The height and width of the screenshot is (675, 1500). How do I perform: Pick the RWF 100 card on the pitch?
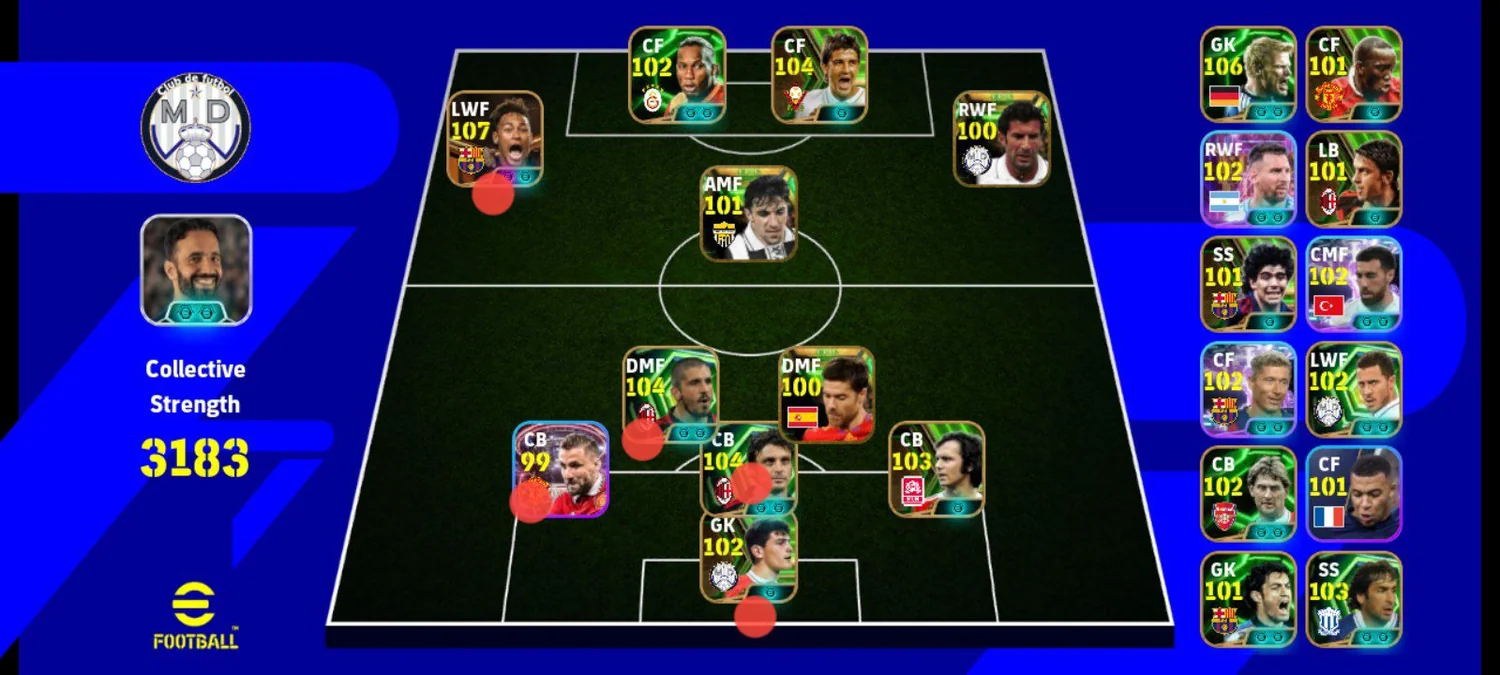1001,139
